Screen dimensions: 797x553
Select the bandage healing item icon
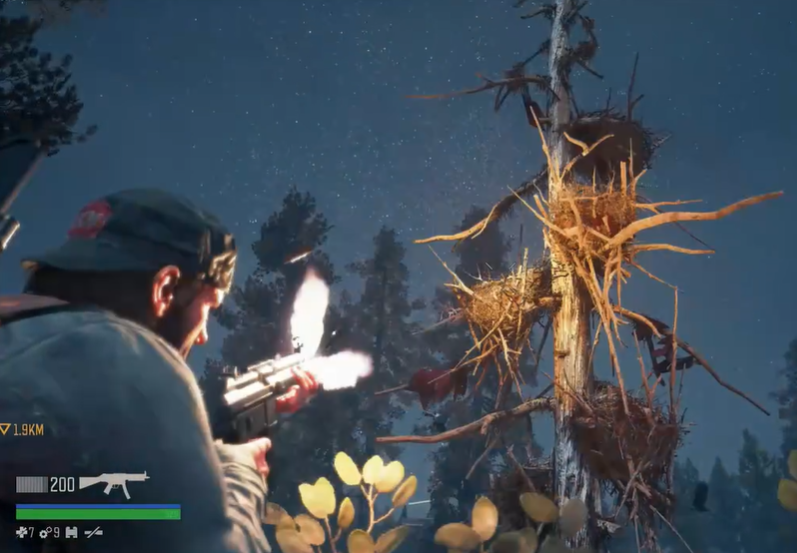tap(20, 532)
